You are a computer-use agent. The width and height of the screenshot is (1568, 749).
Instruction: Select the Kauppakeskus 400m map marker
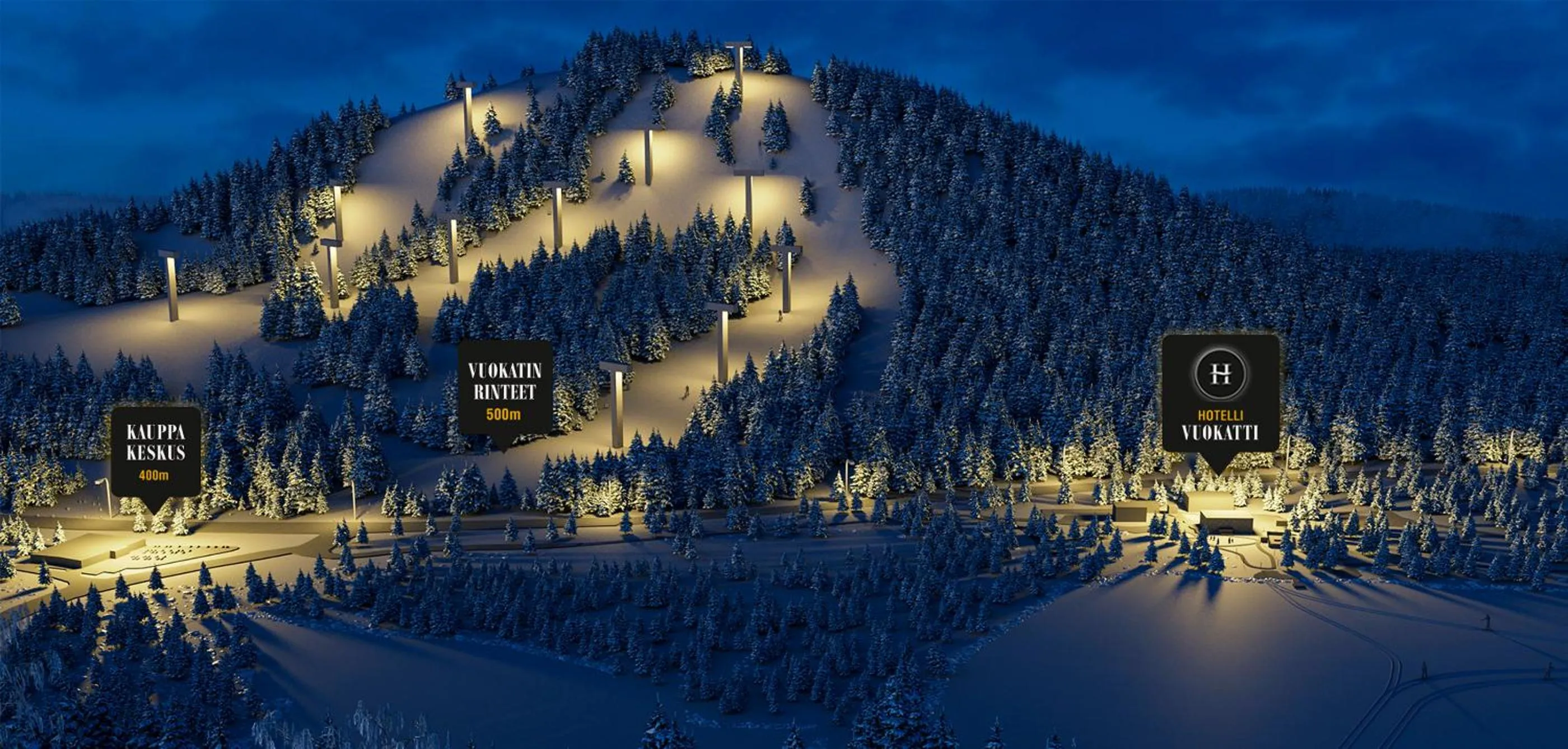(x=155, y=451)
